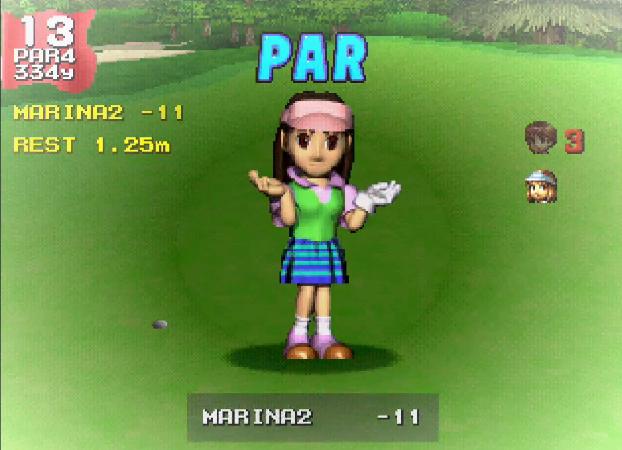Select the visor-wearing girl portrait icon
This screenshot has height=450, width=622.
[x=541, y=186]
